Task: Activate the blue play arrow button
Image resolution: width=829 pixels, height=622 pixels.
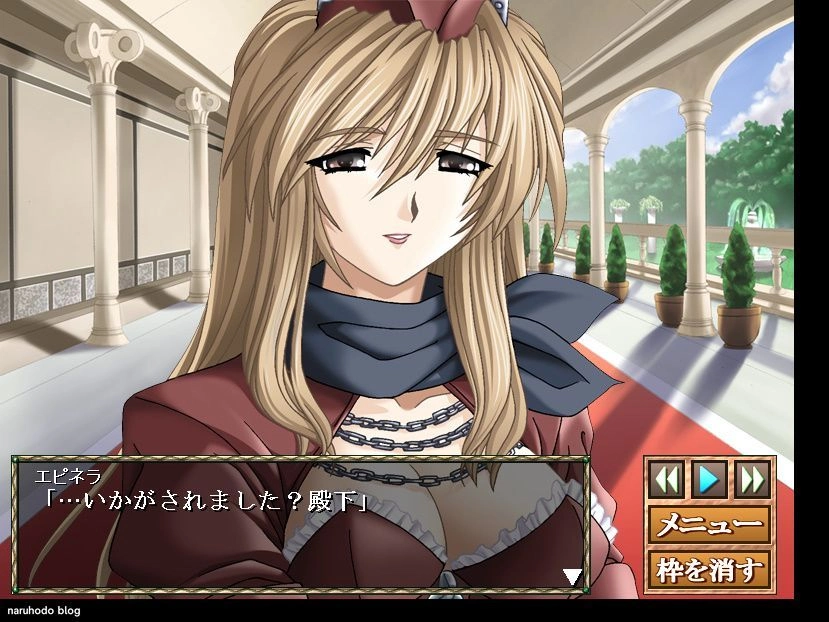Action: point(709,479)
